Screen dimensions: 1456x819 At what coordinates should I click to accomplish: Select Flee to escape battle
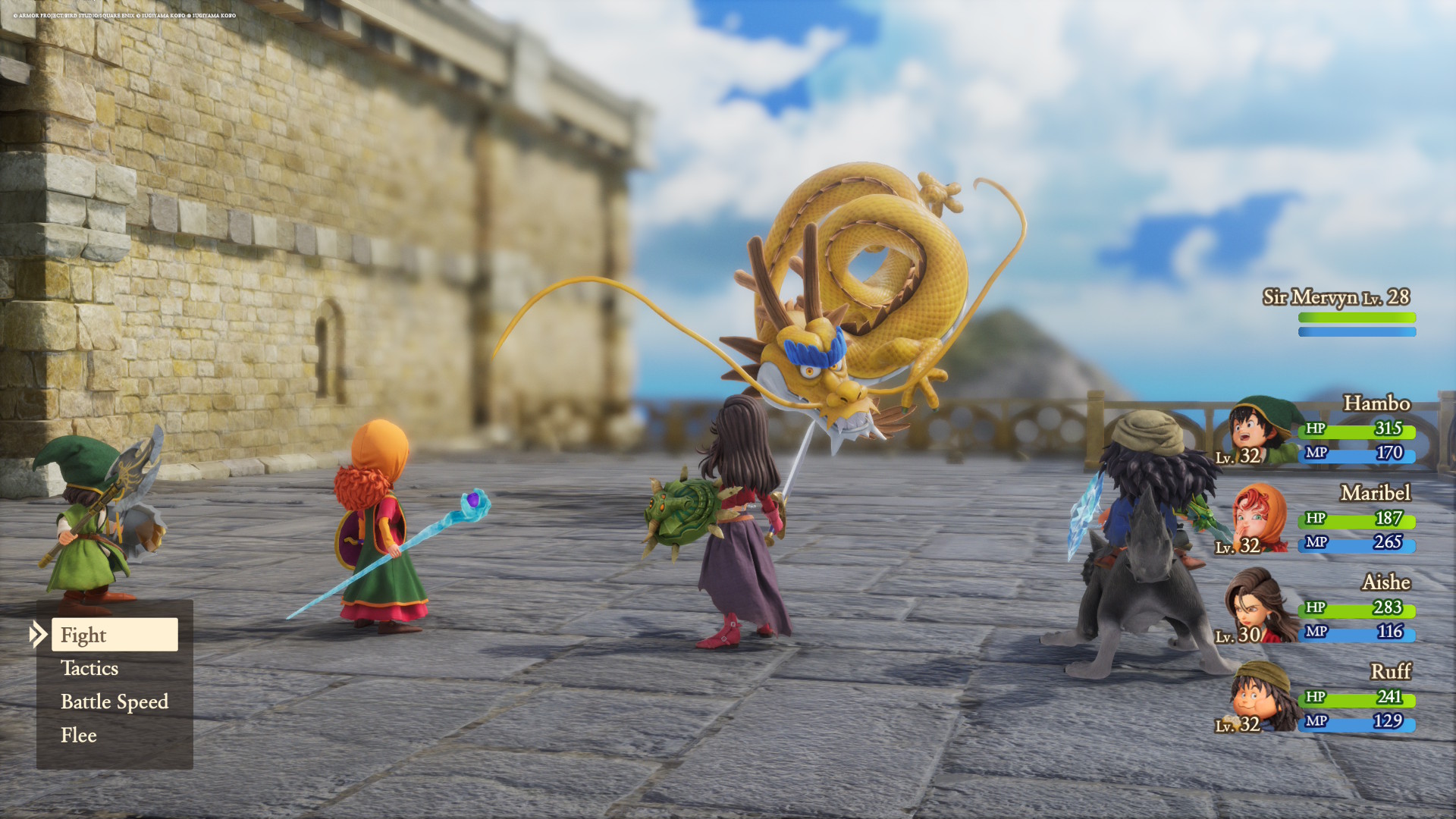click(x=79, y=735)
